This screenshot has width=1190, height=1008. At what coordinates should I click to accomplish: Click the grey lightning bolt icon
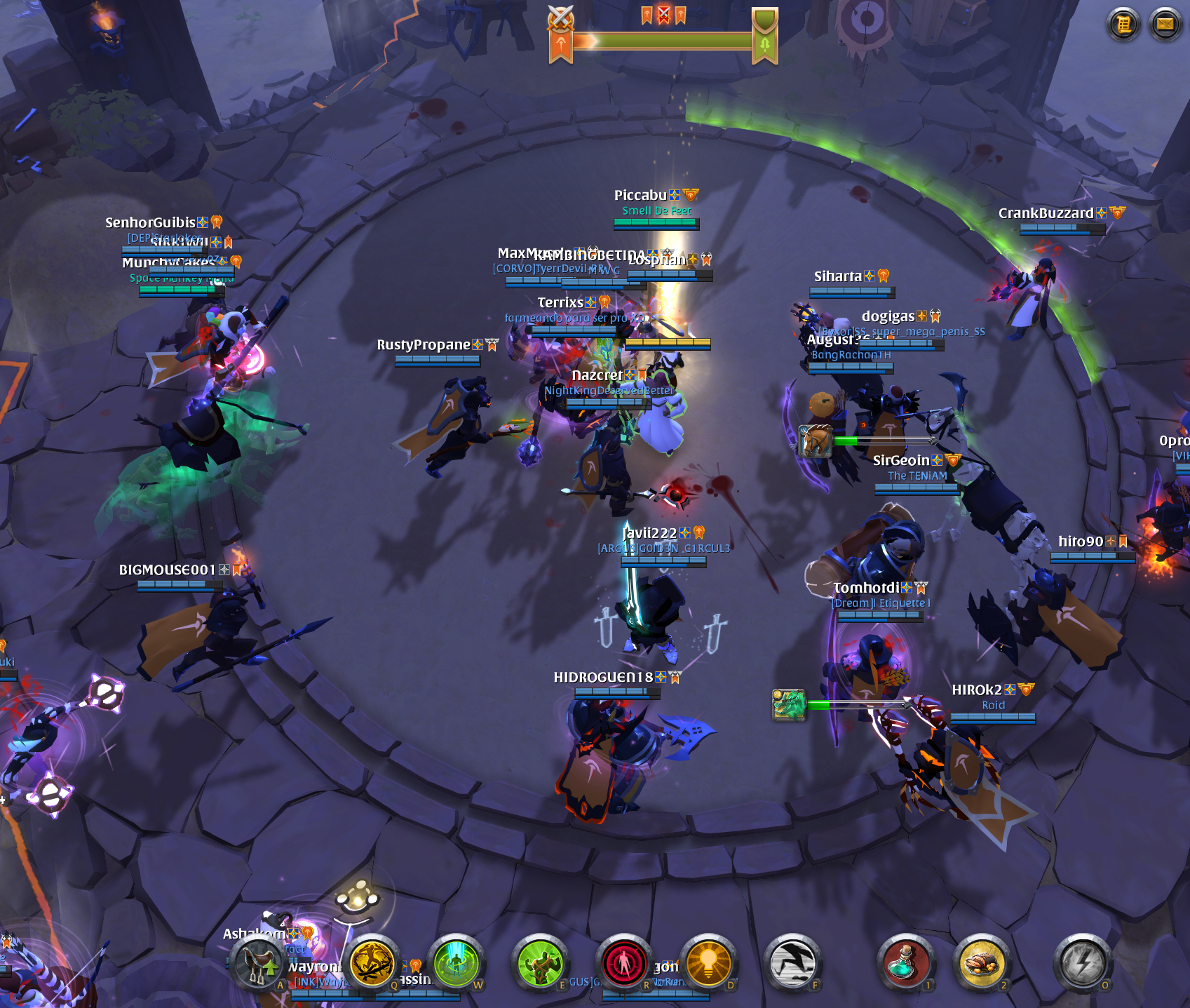1083,962
